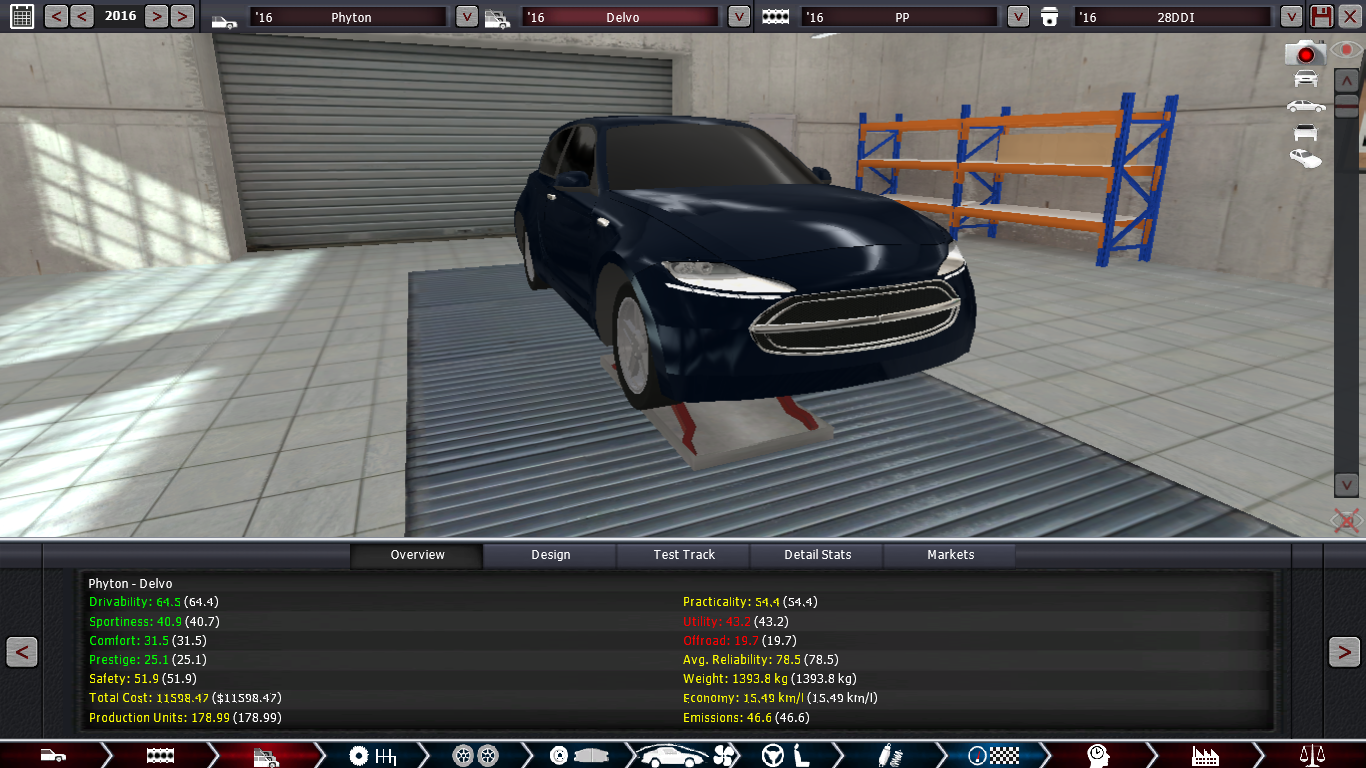
Task: Open the calendar icon
Action: click(x=20, y=16)
